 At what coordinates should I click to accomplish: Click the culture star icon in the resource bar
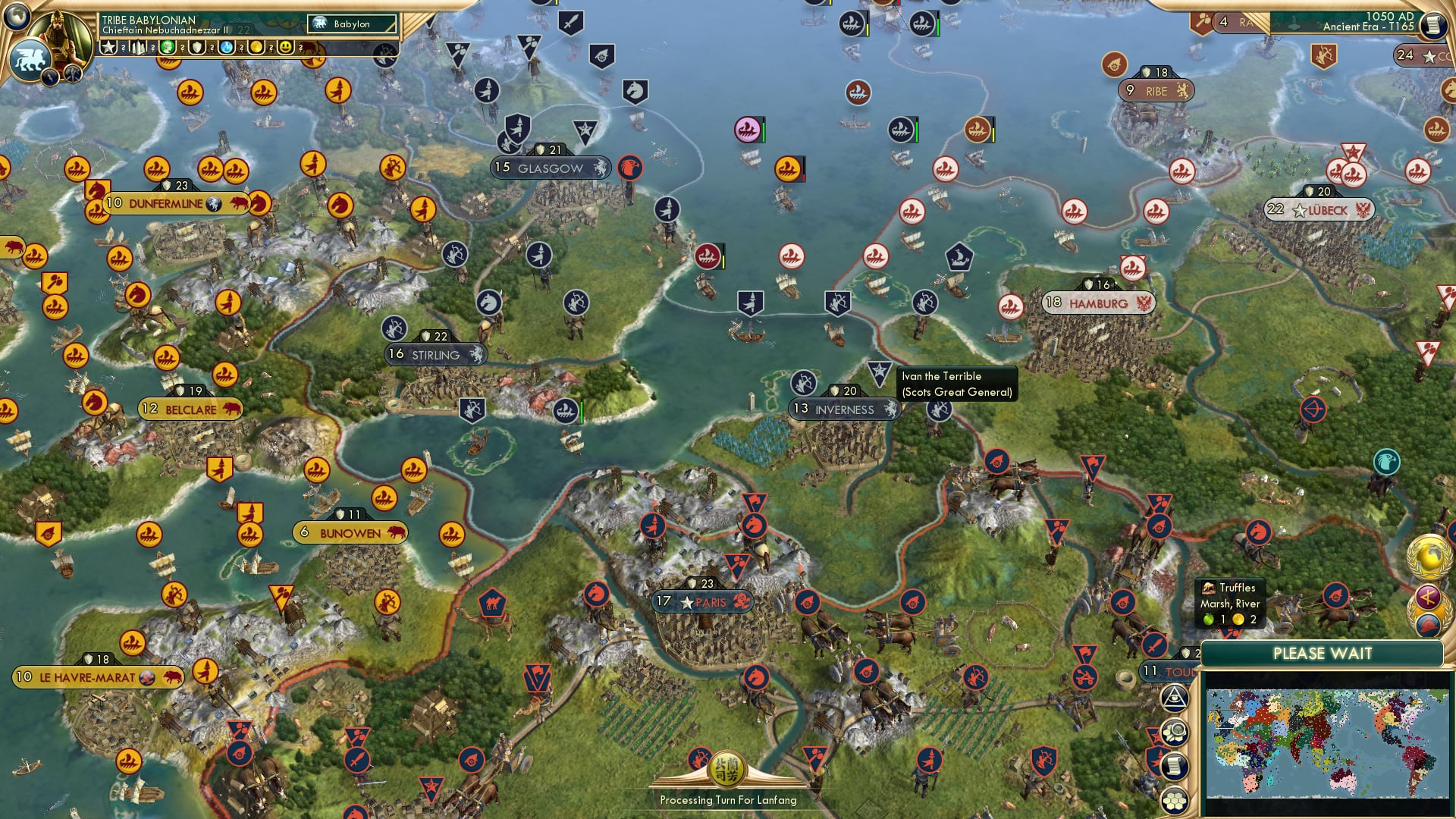pyautogui.click(x=108, y=47)
